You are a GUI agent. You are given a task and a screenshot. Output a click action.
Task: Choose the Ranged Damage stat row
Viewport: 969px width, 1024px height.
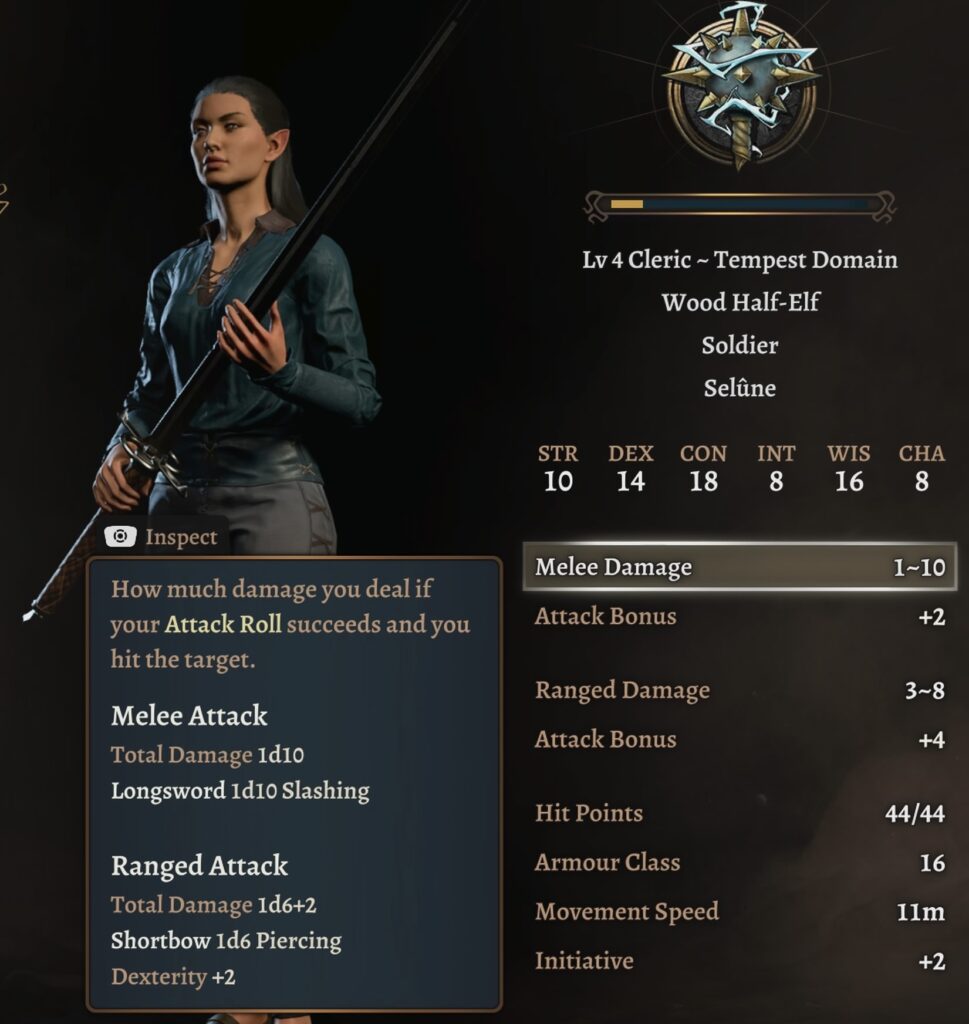739,690
